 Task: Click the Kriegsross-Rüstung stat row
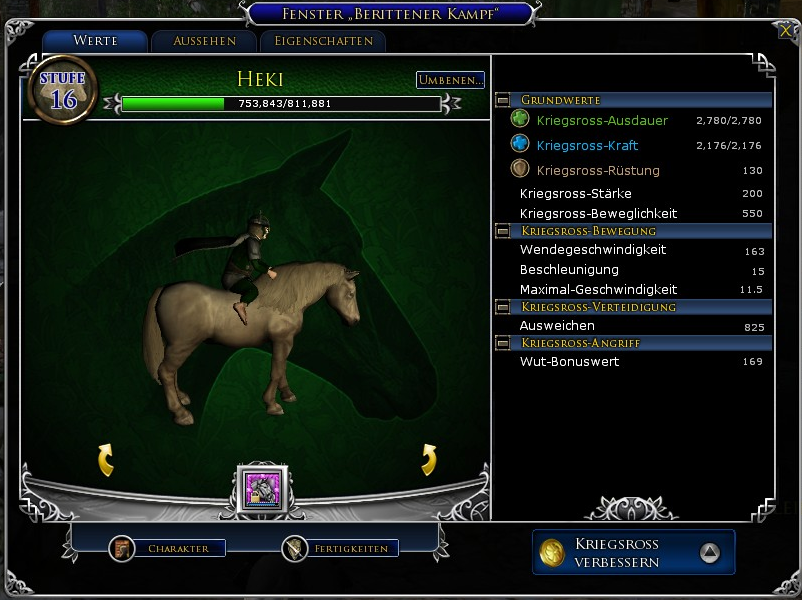[598, 170]
